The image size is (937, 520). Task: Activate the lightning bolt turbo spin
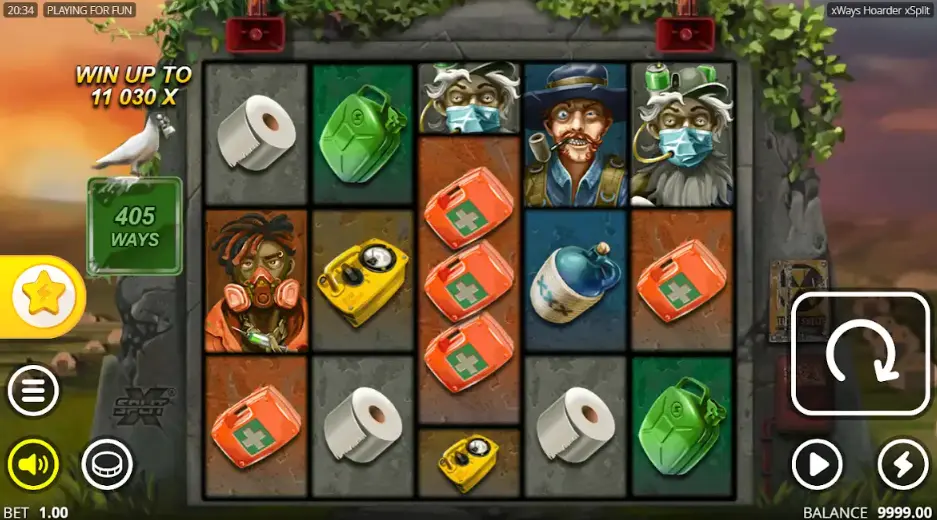pos(902,464)
